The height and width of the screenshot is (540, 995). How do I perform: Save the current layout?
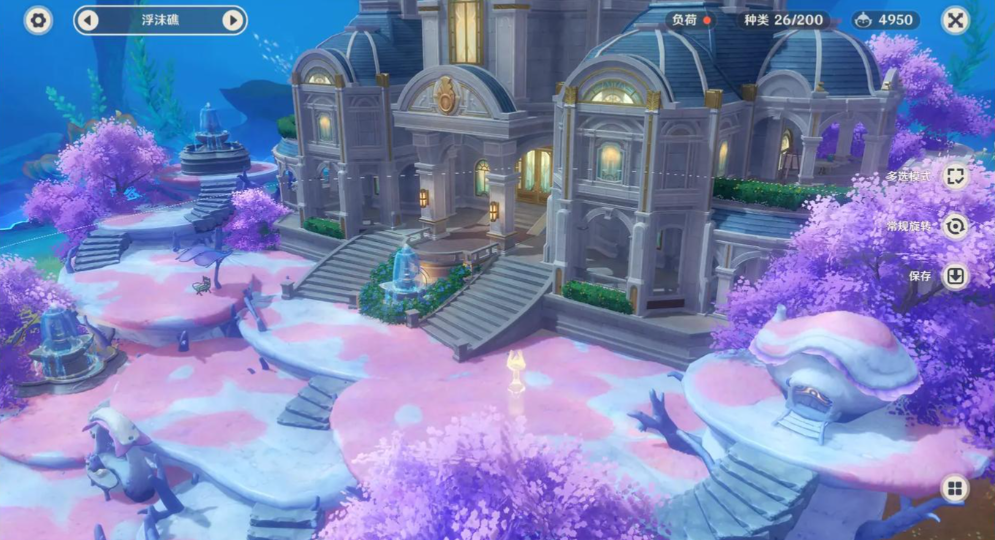click(955, 276)
